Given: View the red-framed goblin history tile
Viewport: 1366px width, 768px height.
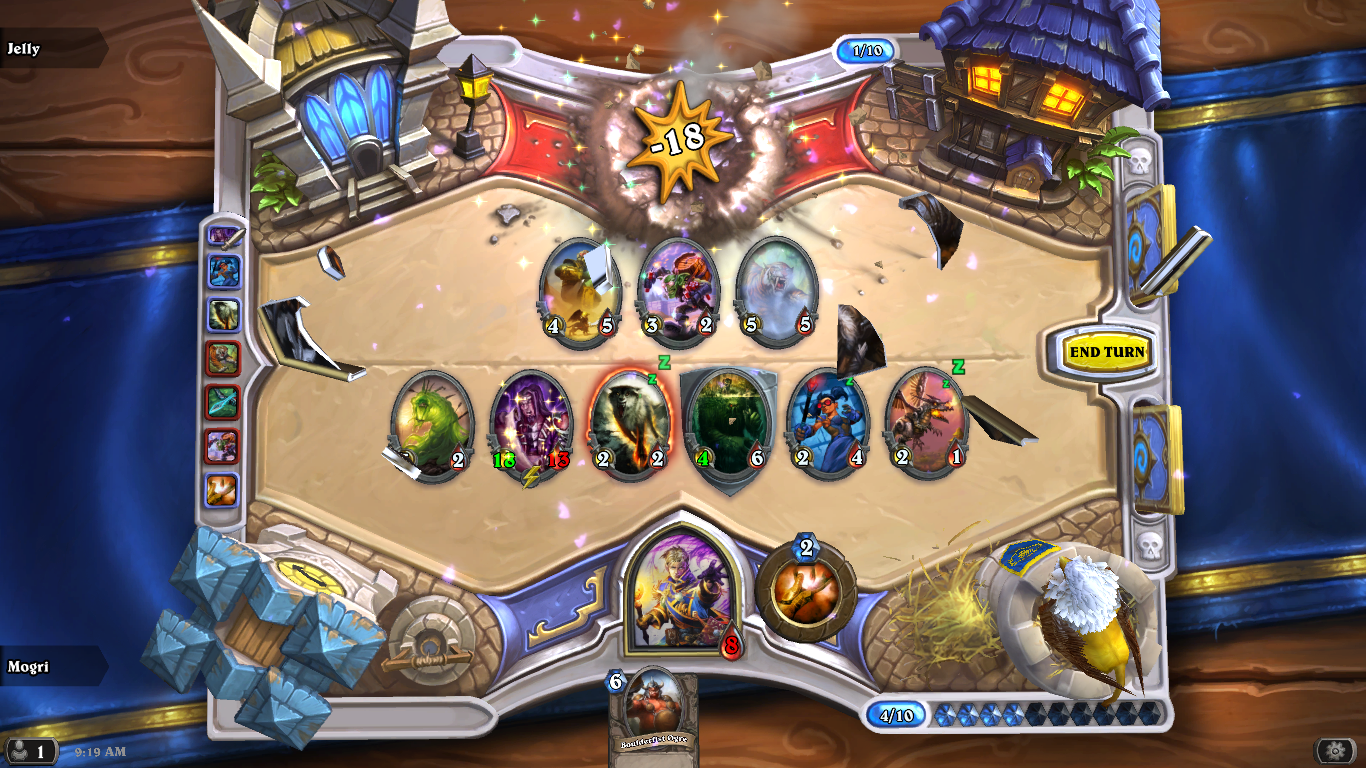Looking at the screenshot, I should (x=224, y=446).
